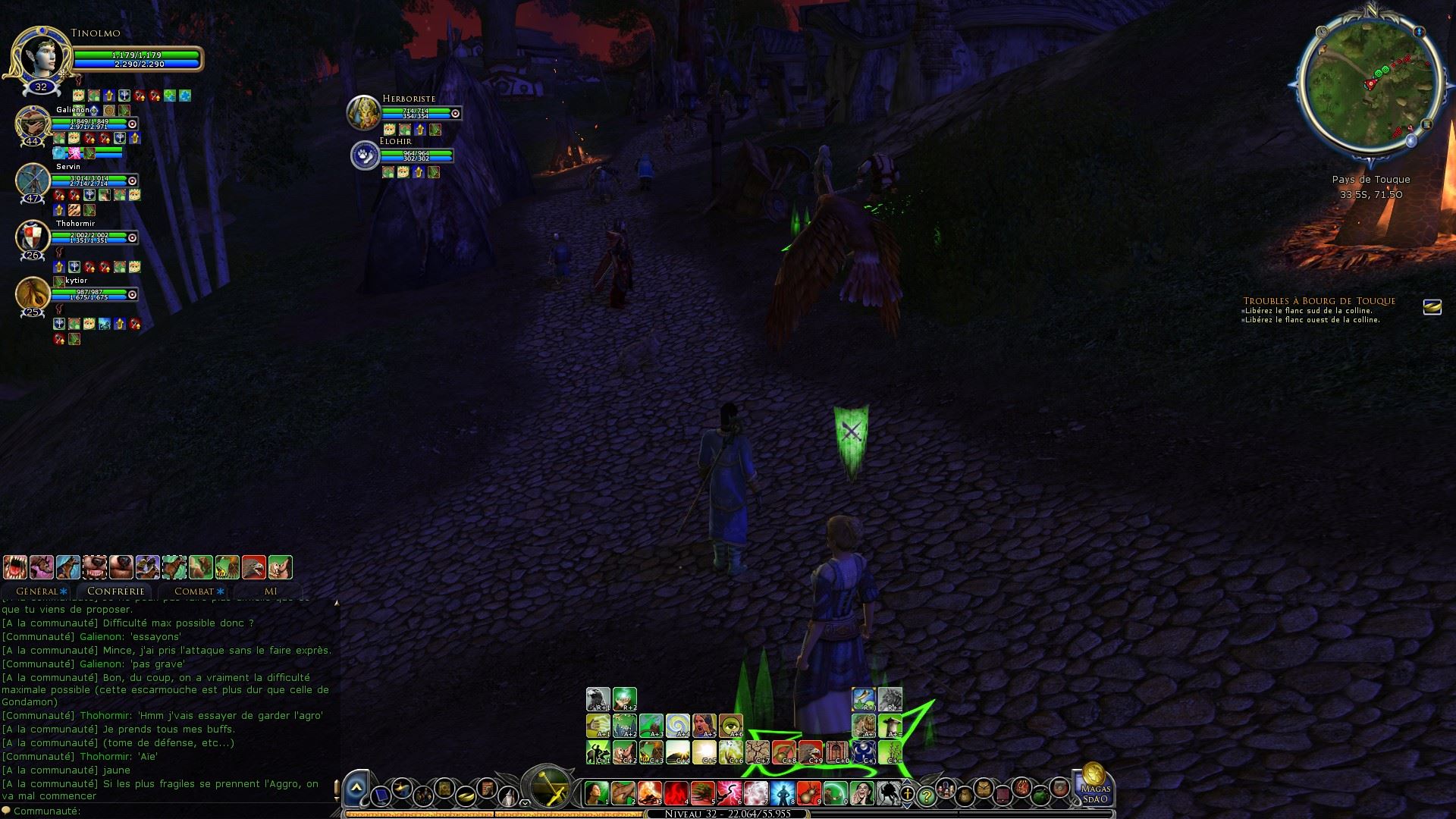Switch to the Confrerie chat tab
Image resolution: width=1456 pixels, height=819 pixels.
tap(115, 591)
